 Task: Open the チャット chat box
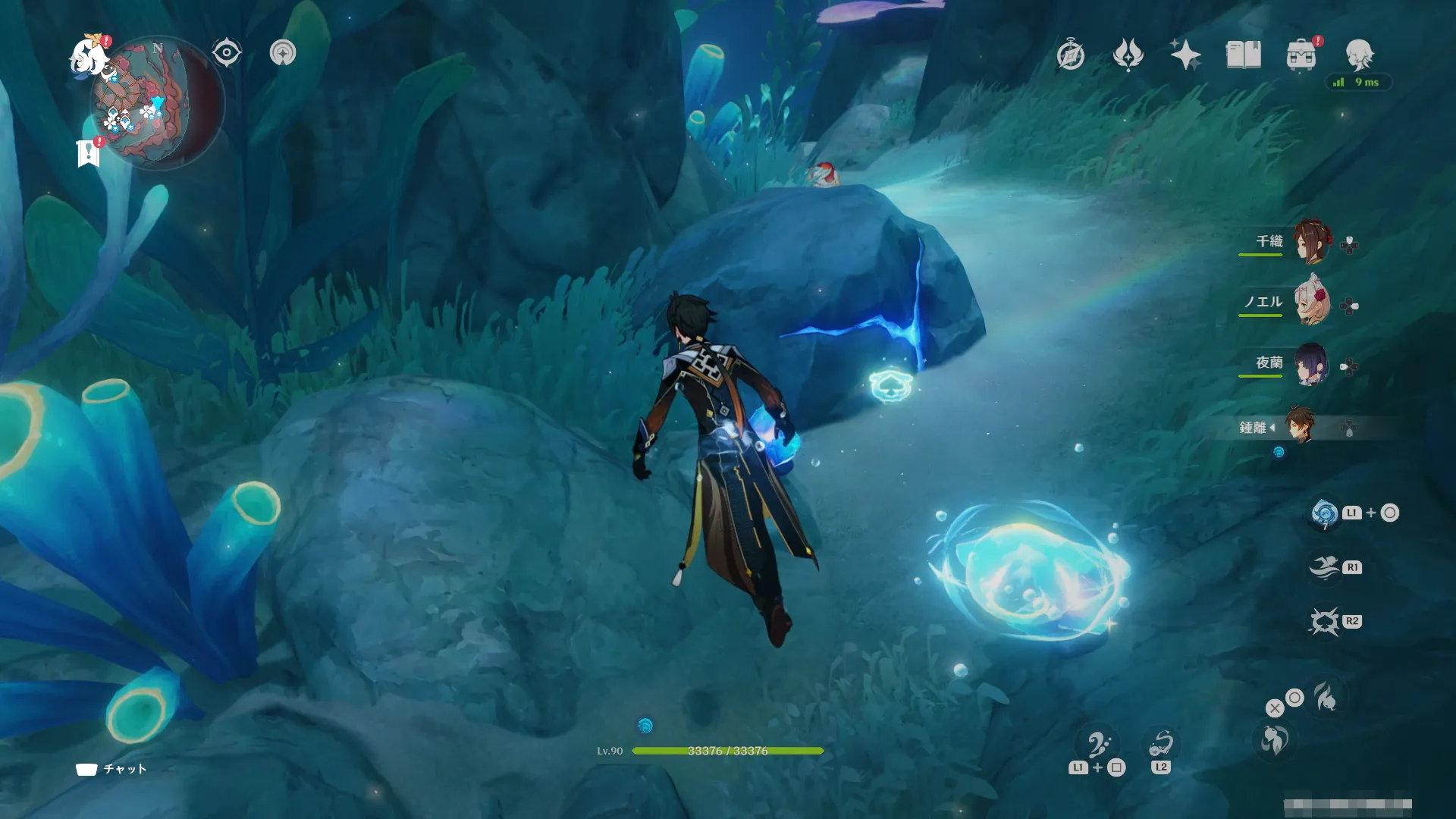pyautogui.click(x=111, y=769)
